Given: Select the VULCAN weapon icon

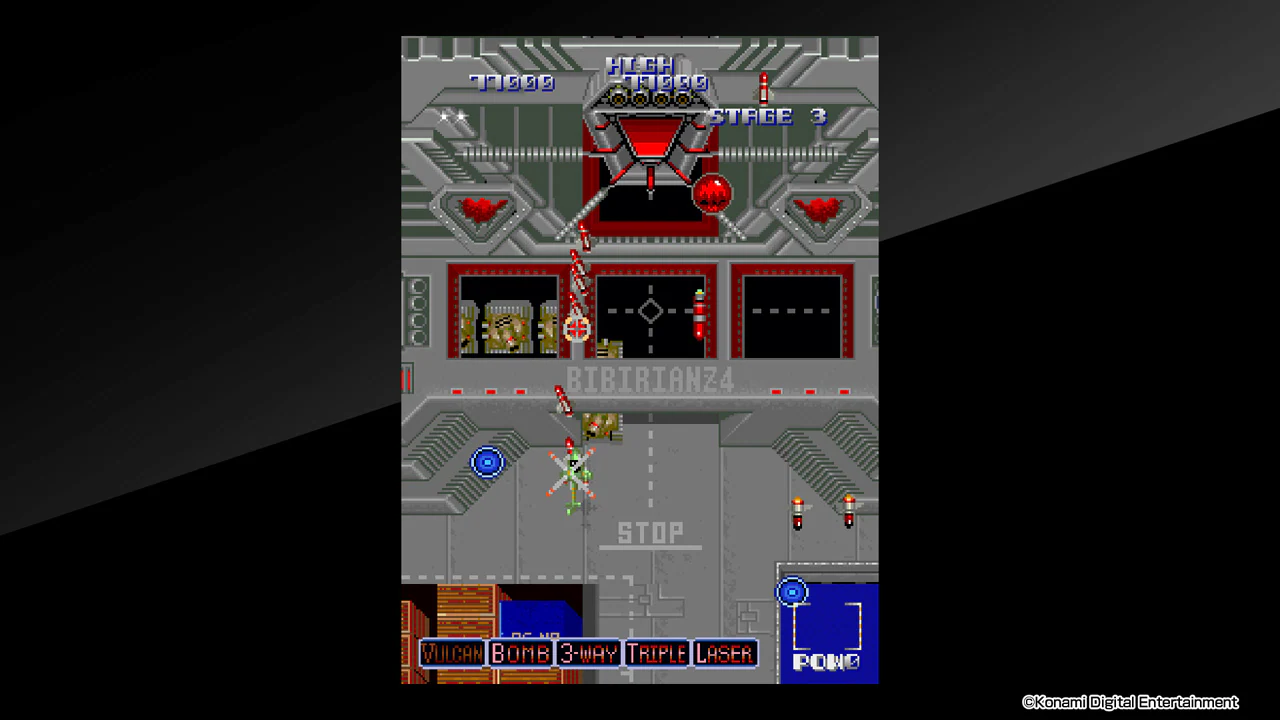Looking at the screenshot, I should point(452,653).
